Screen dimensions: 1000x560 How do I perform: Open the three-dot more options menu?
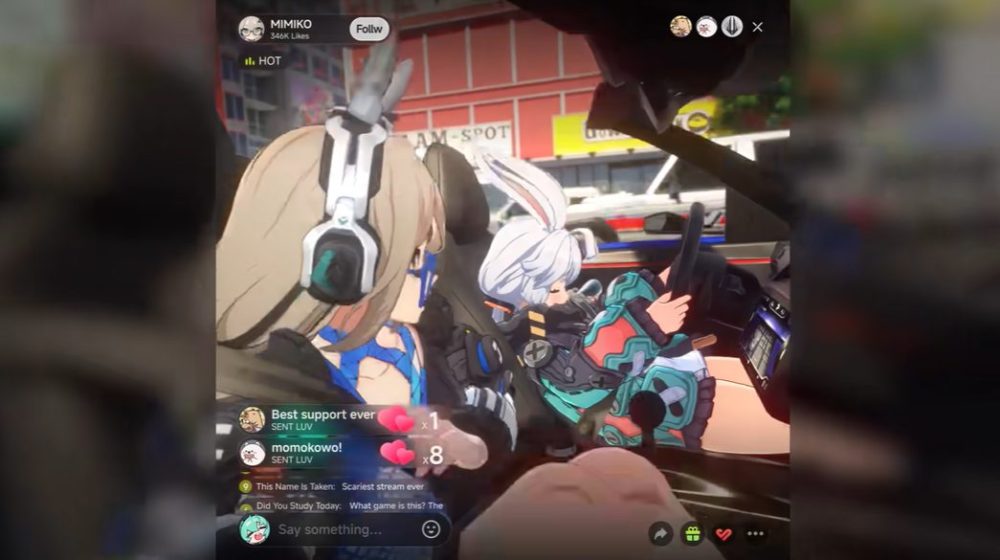[x=756, y=534]
